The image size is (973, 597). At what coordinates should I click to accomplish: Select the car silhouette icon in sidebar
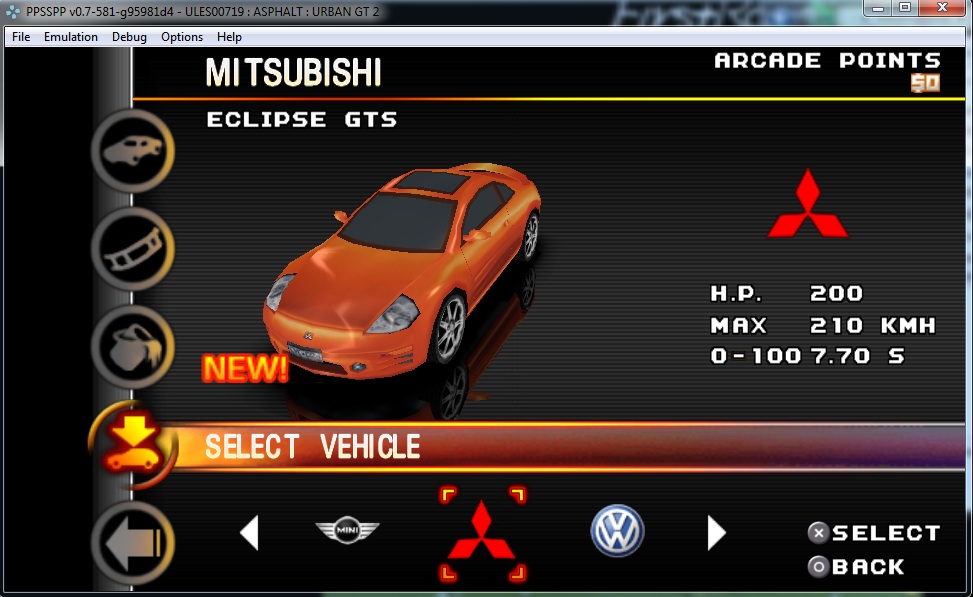133,152
